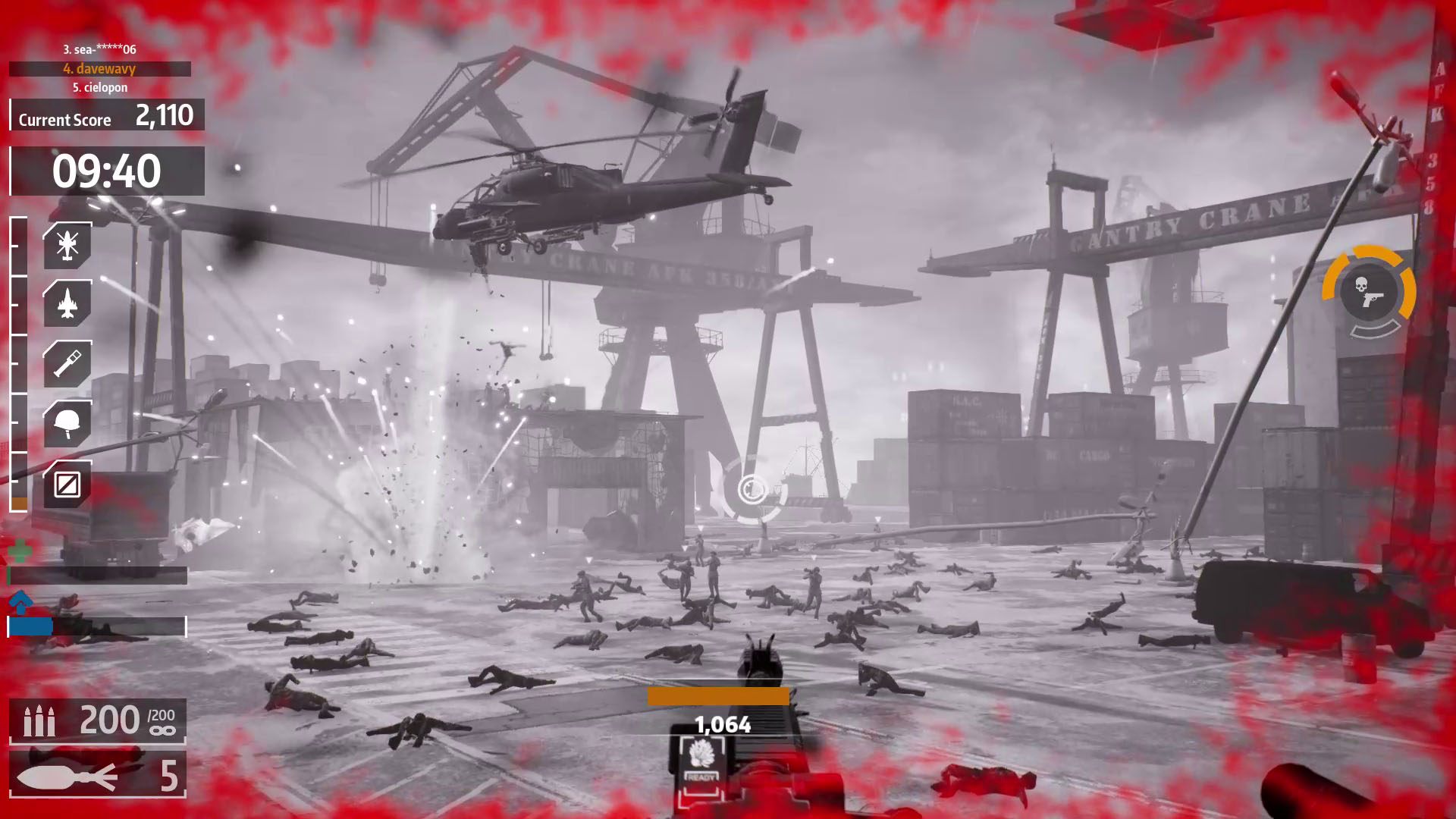The image size is (1456, 819).
Task: Select the flare grenade ability
Action: click(67, 362)
